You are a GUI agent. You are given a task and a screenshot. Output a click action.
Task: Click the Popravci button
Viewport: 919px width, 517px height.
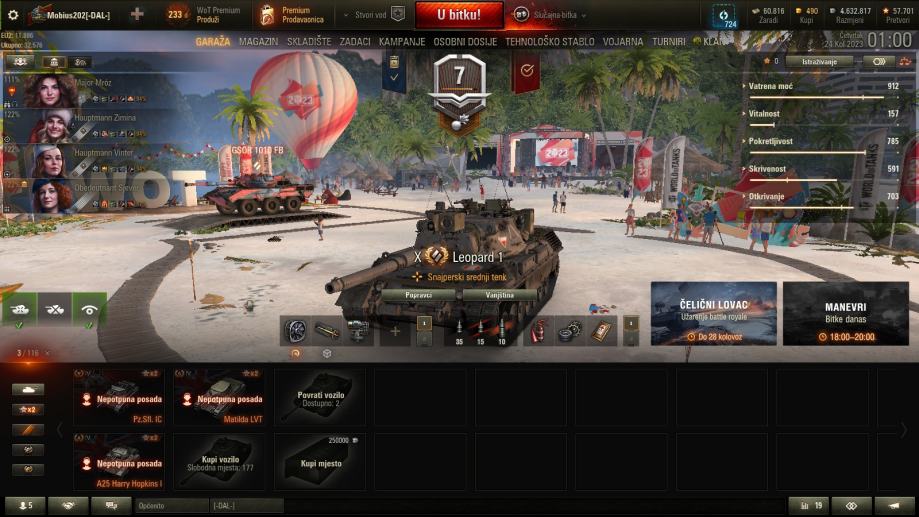(x=418, y=295)
